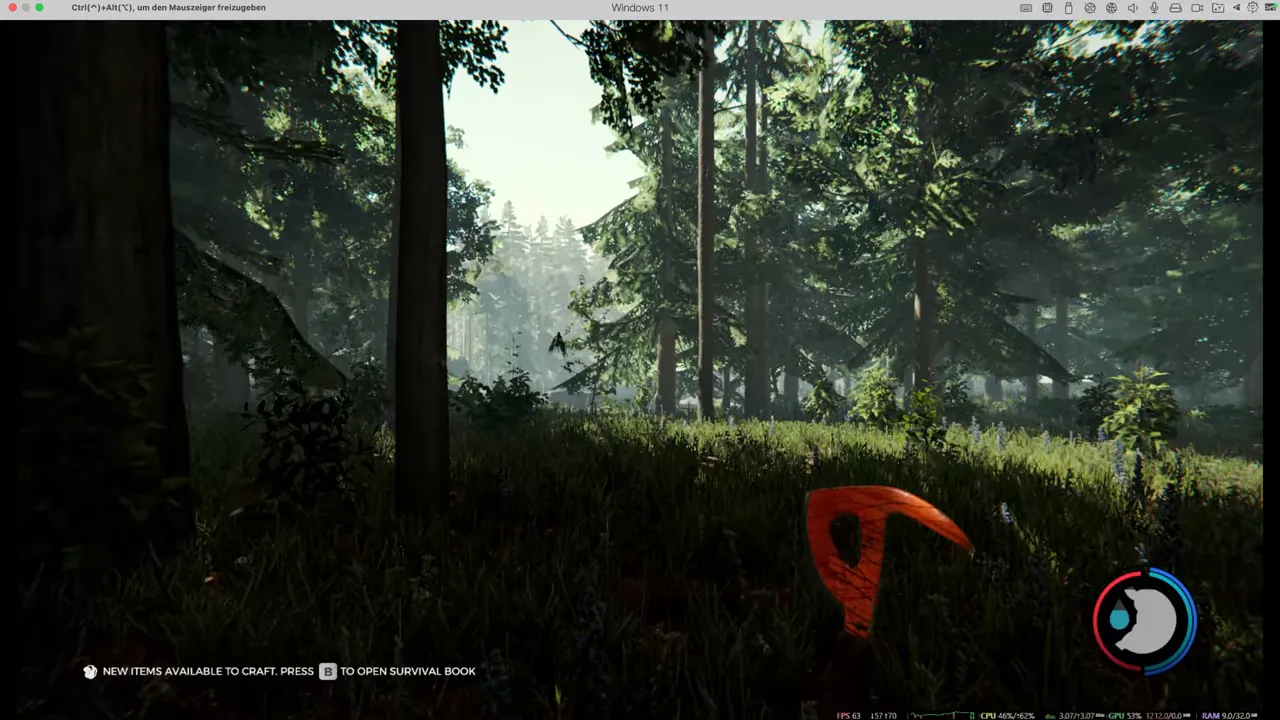This screenshot has width=1280, height=720.
Task: Click the circular stamina gauge
Action: coord(1144,618)
